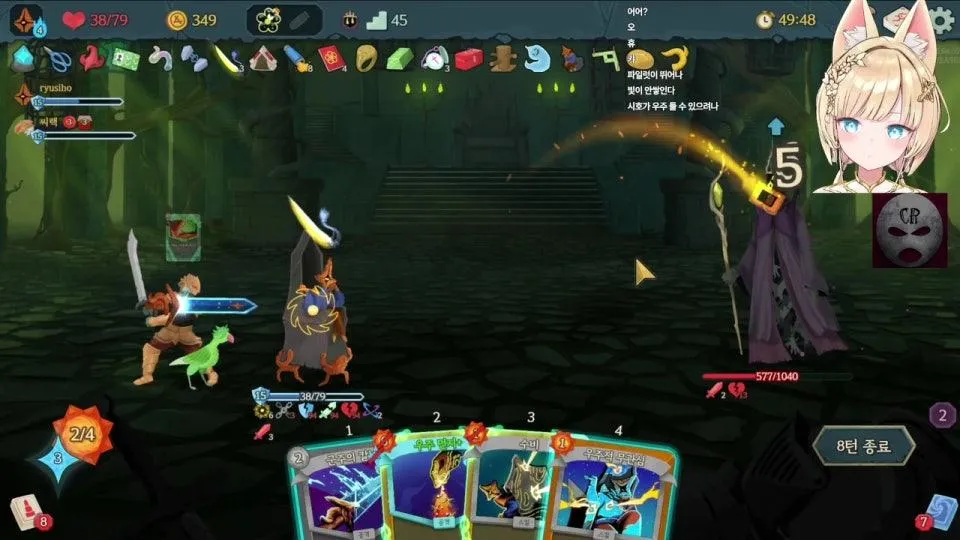This screenshot has height=540, width=960.
Task: Inspect the scissors relic
Action: point(56,59)
